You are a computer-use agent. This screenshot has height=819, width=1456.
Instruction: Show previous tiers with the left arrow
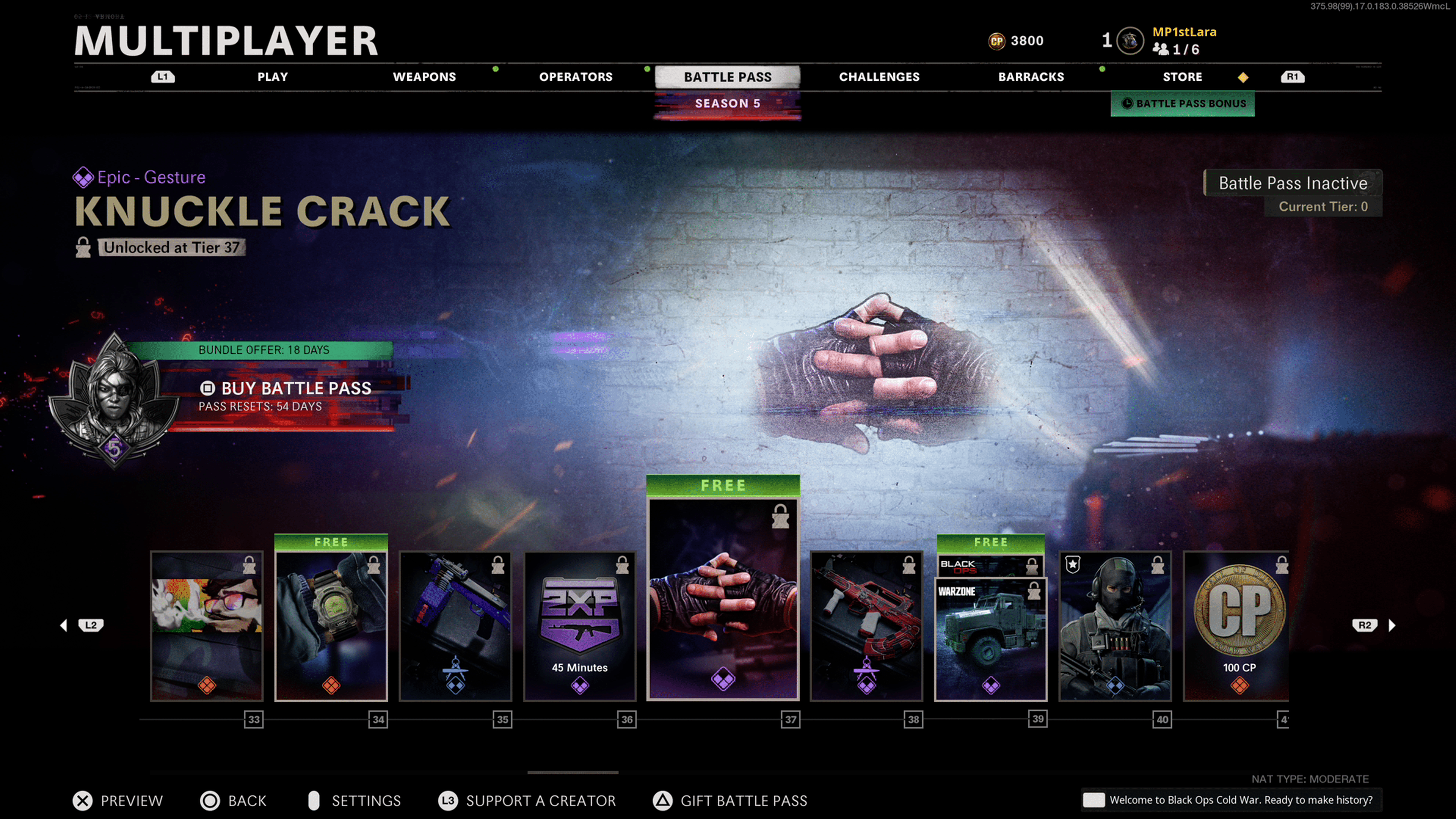tap(64, 625)
